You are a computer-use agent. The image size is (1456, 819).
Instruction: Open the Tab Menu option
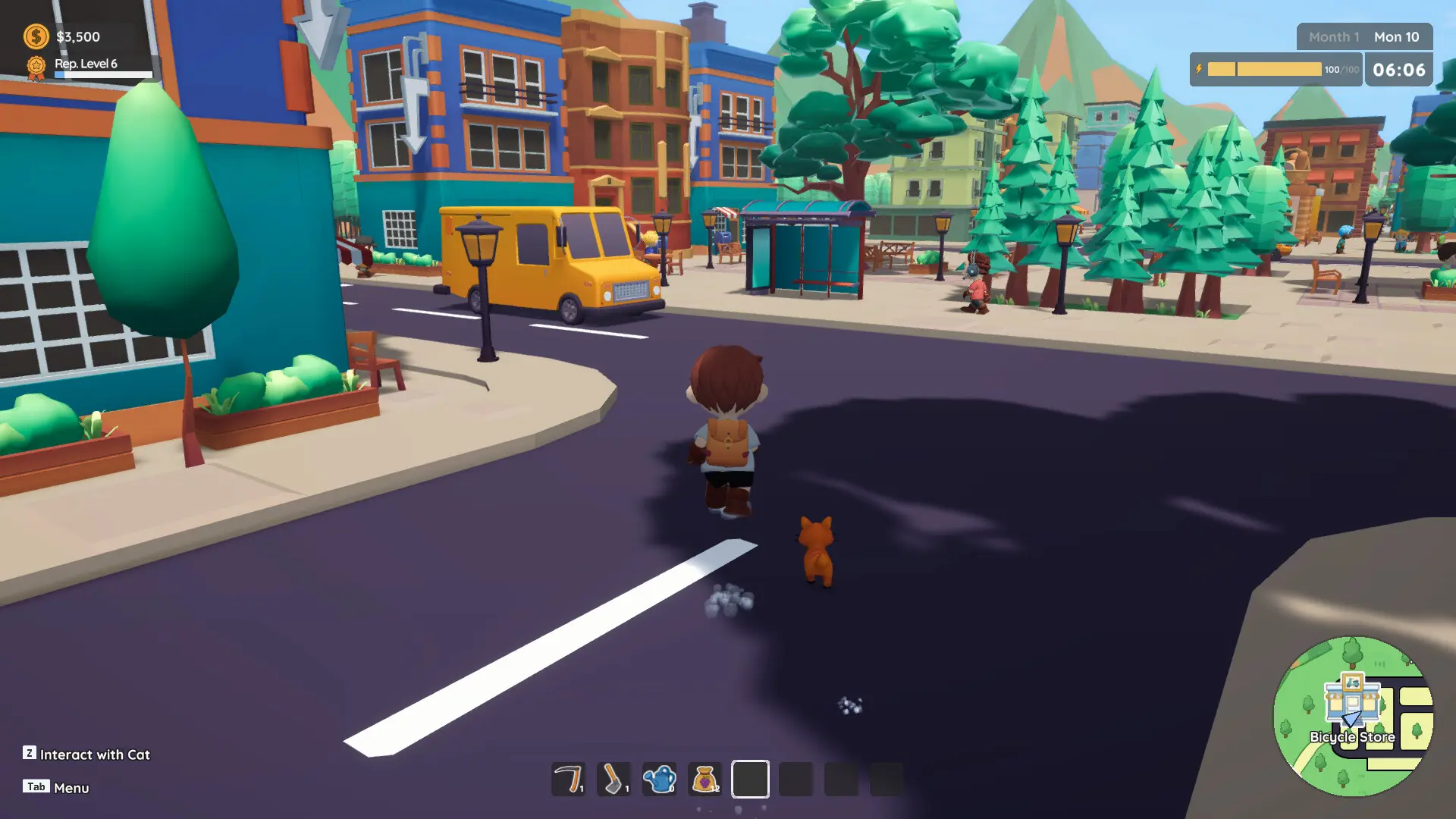tap(57, 788)
